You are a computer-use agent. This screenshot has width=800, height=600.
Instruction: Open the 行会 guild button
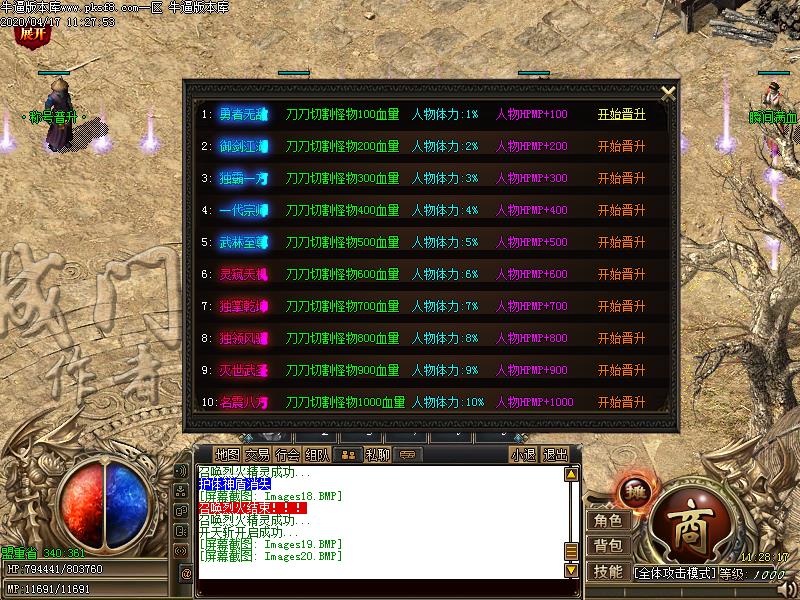coord(287,454)
